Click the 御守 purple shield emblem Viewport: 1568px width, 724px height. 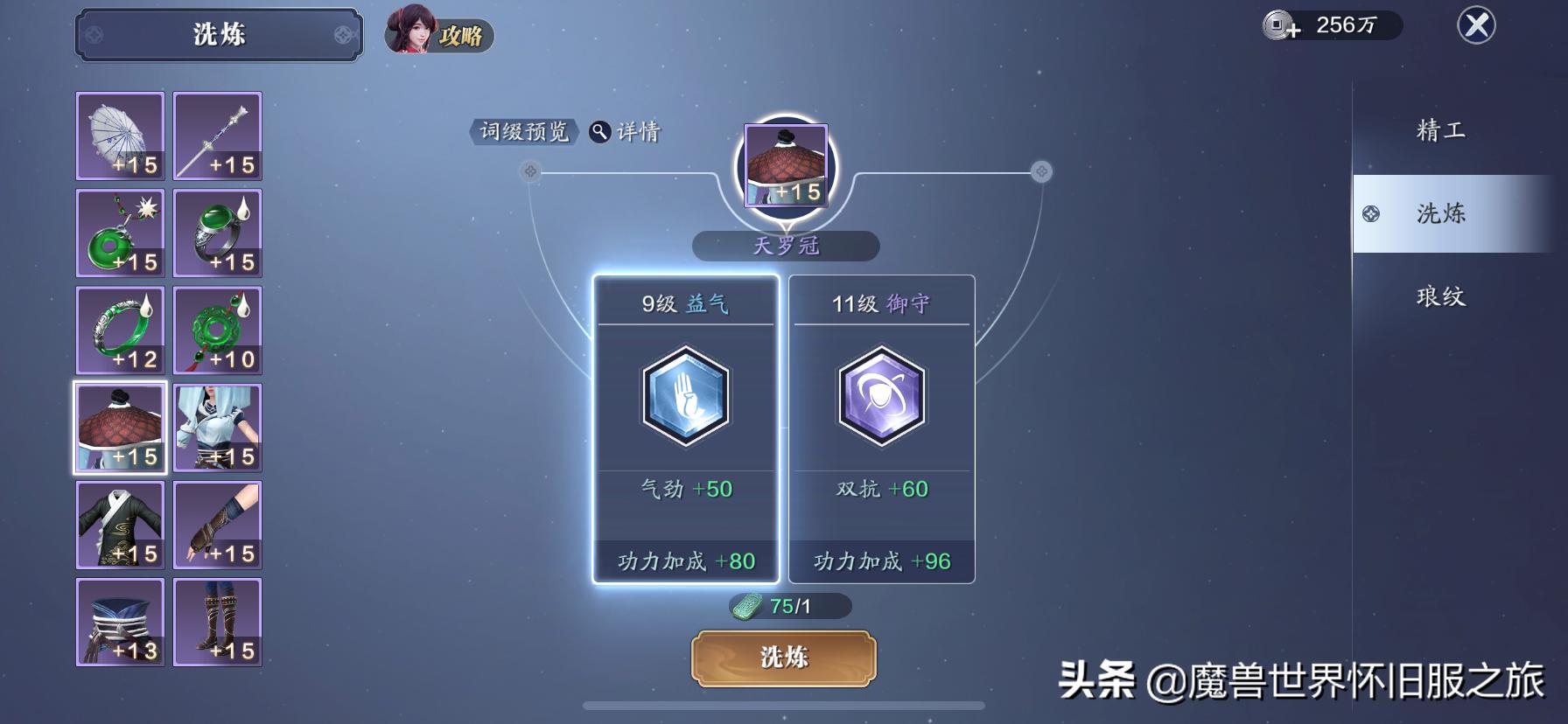pyautogui.click(x=881, y=398)
